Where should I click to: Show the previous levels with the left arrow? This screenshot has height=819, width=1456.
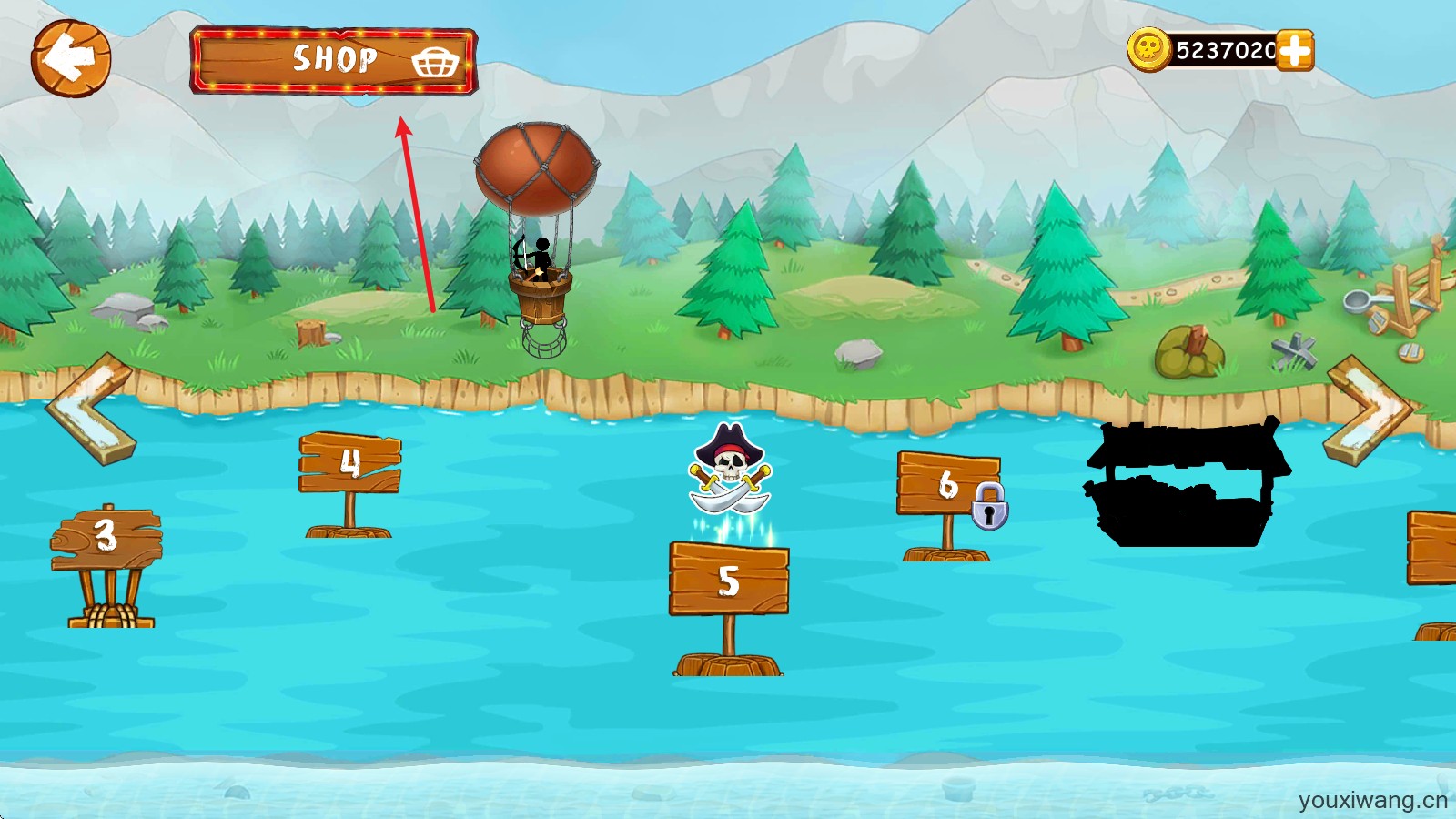pyautogui.click(x=91, y=409)
